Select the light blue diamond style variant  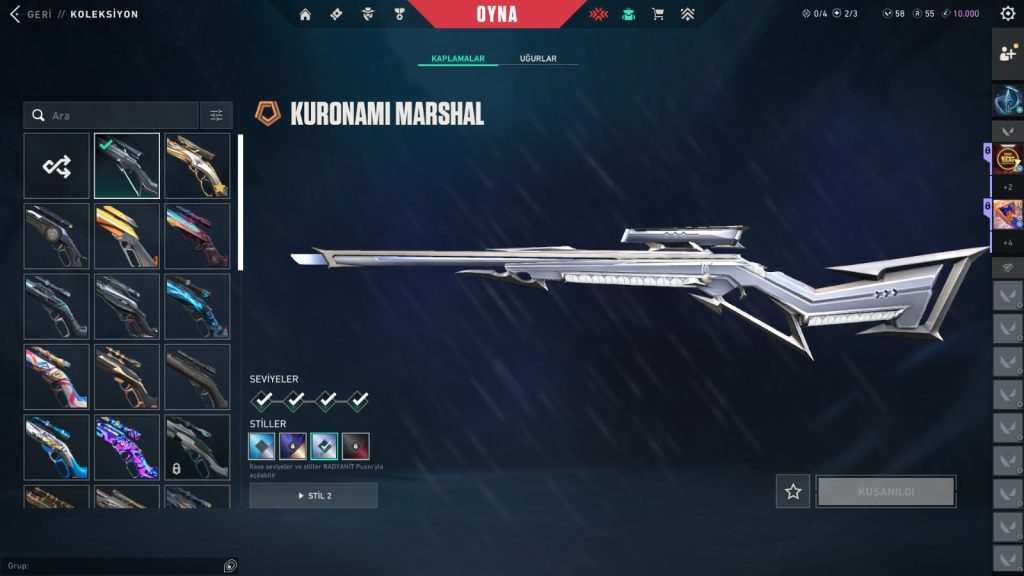pos(263,446)
